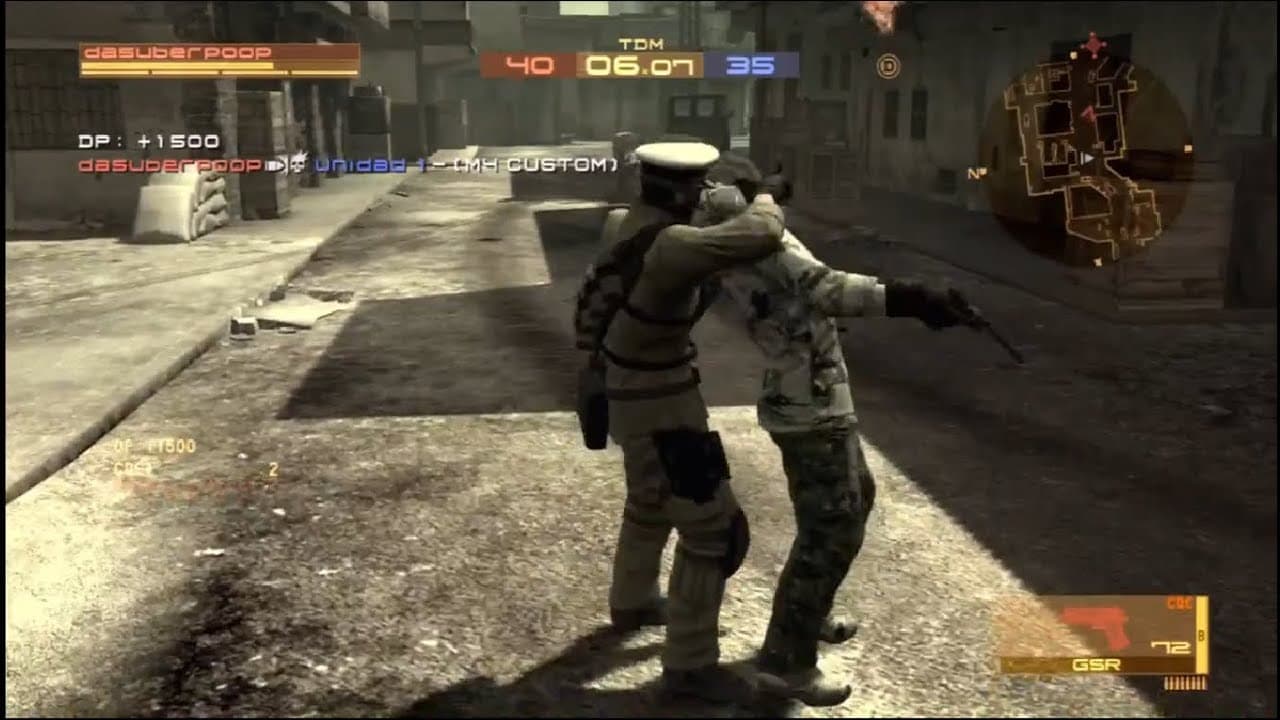Toggle the ammo magazine bar display
The height and width of the screenshot is (720, 1280).
click(x=1186, y=682)
